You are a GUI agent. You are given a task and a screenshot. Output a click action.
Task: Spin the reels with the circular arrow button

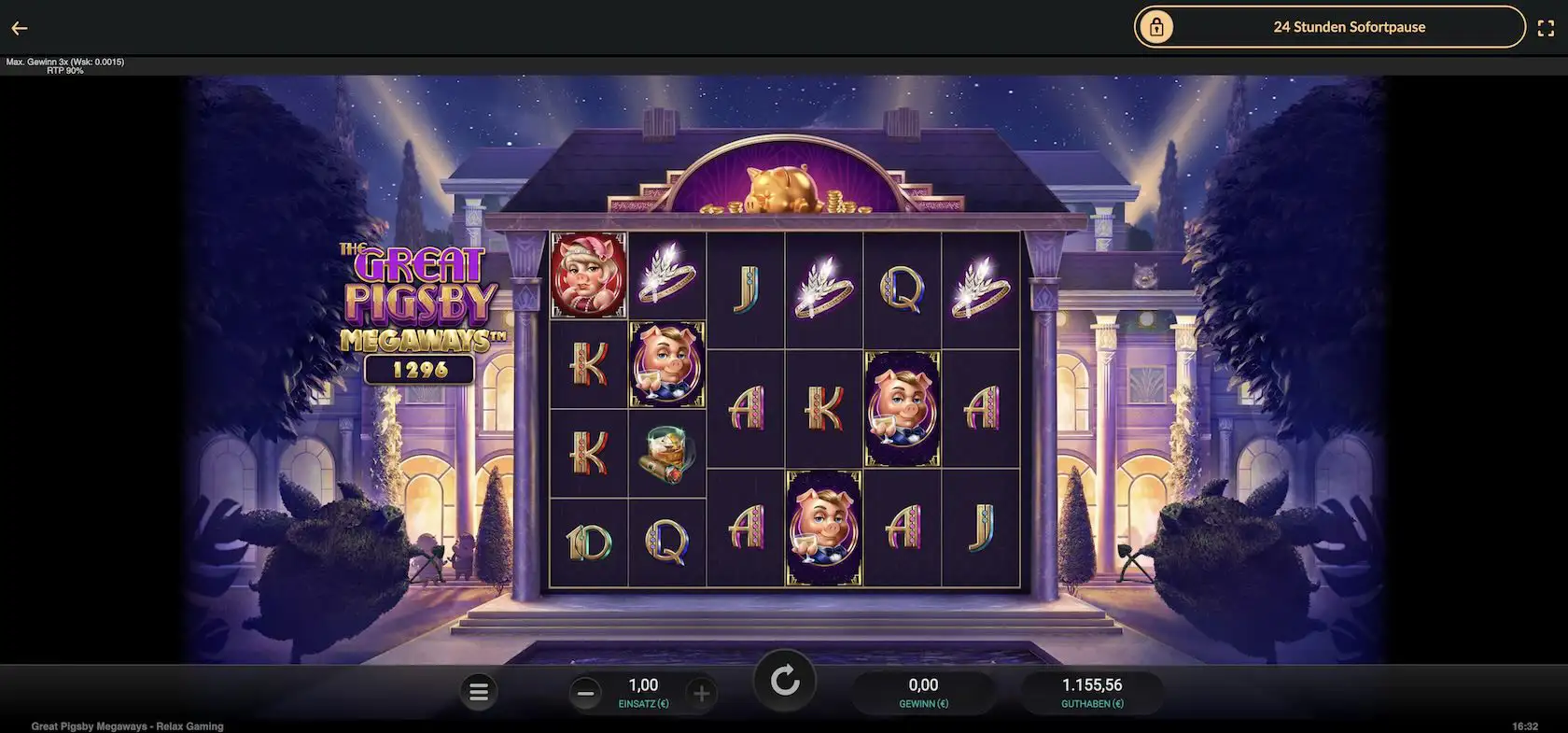click(x=785, y=682)
